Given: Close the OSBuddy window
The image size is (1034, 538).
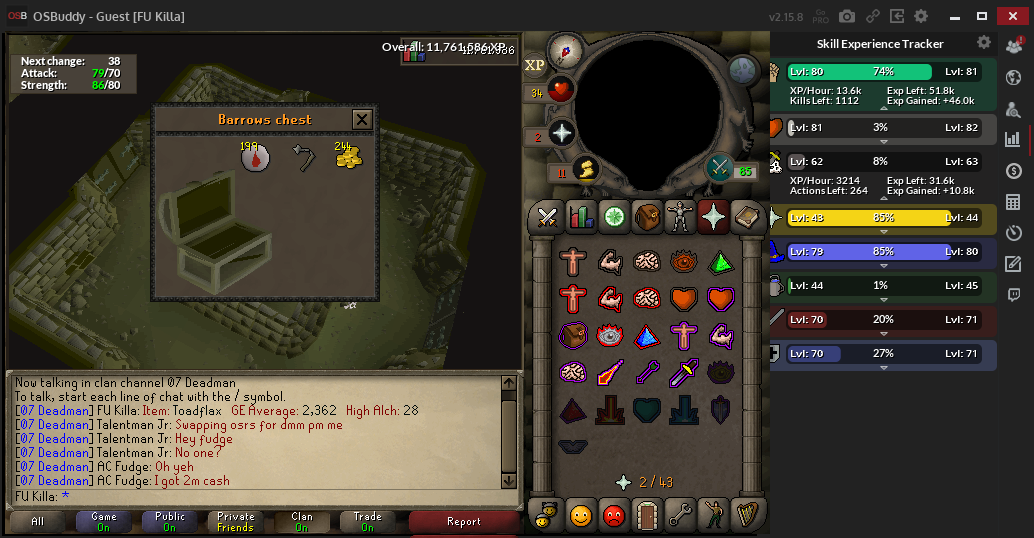Looking at the screenshot, I should coord(1013,16).
